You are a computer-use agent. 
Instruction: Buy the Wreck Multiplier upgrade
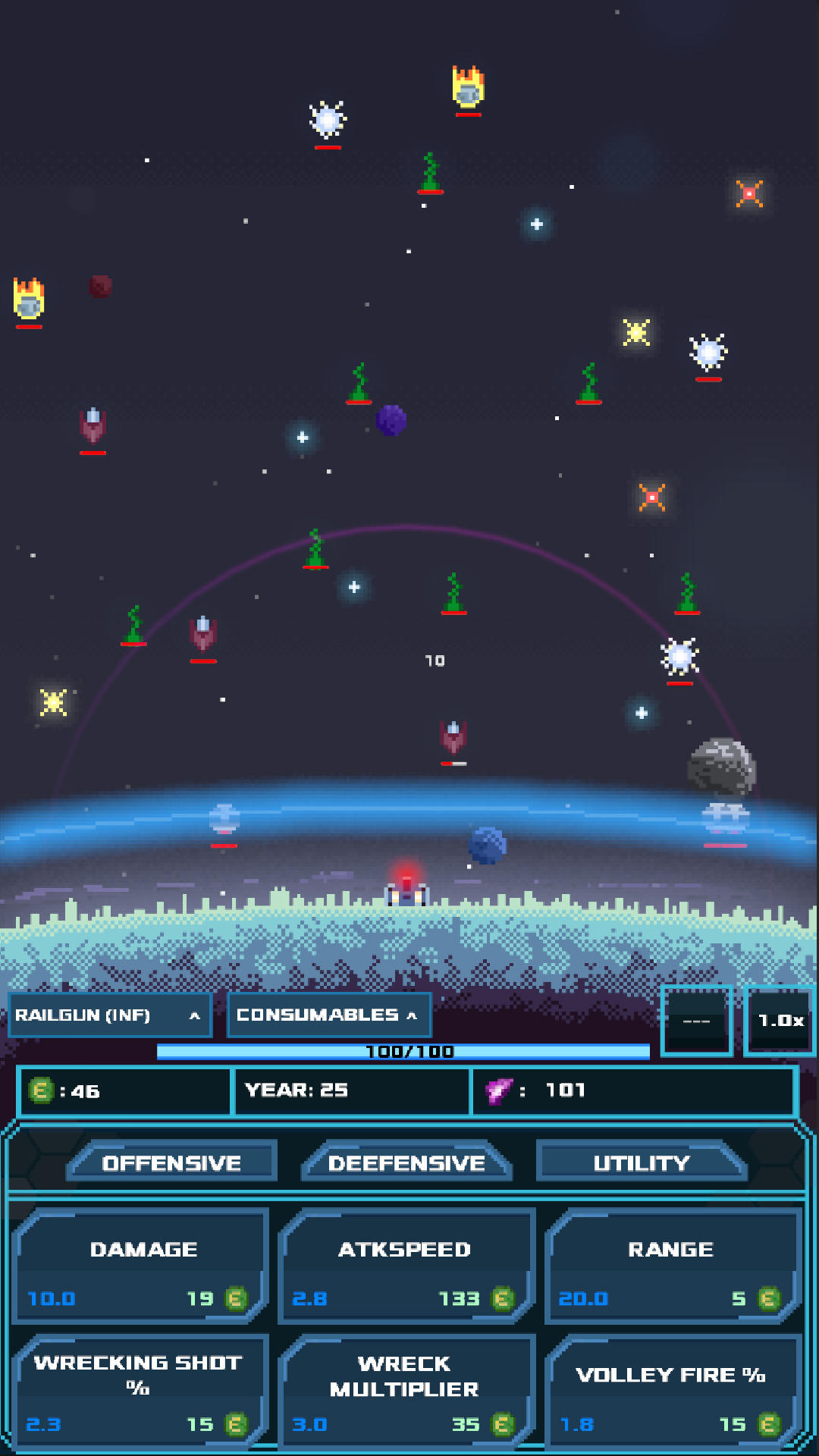(x=406, y=1392)
